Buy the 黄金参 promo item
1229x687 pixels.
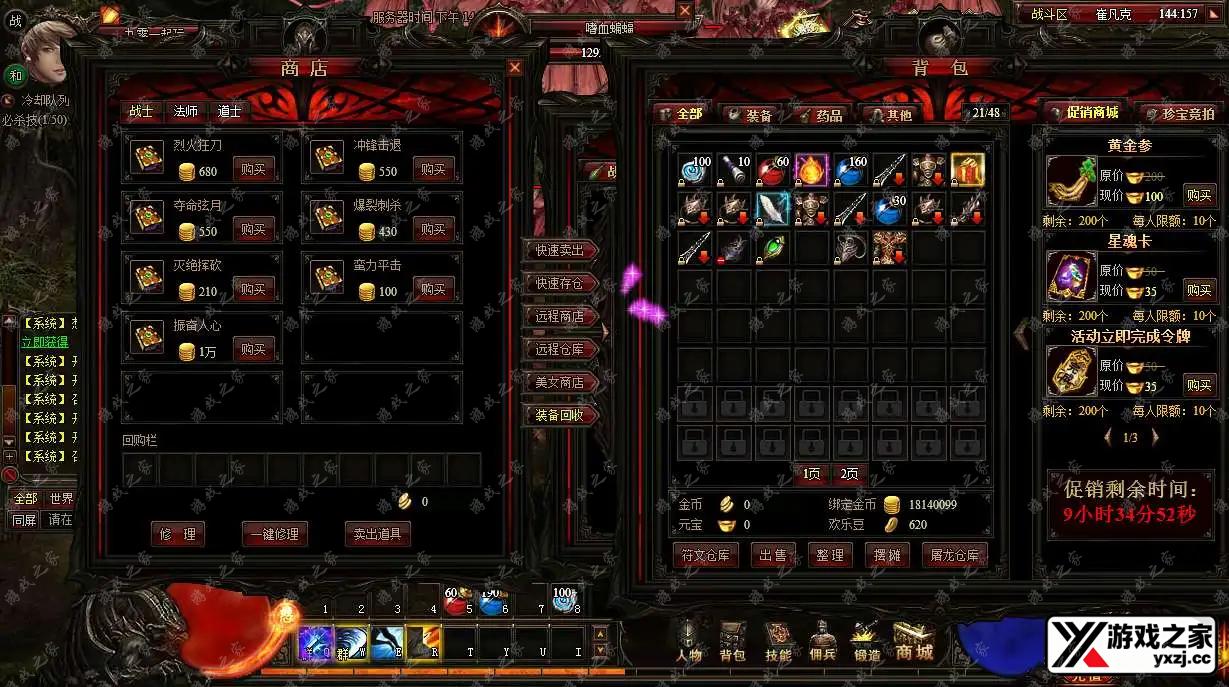[x=1199, y=194]
